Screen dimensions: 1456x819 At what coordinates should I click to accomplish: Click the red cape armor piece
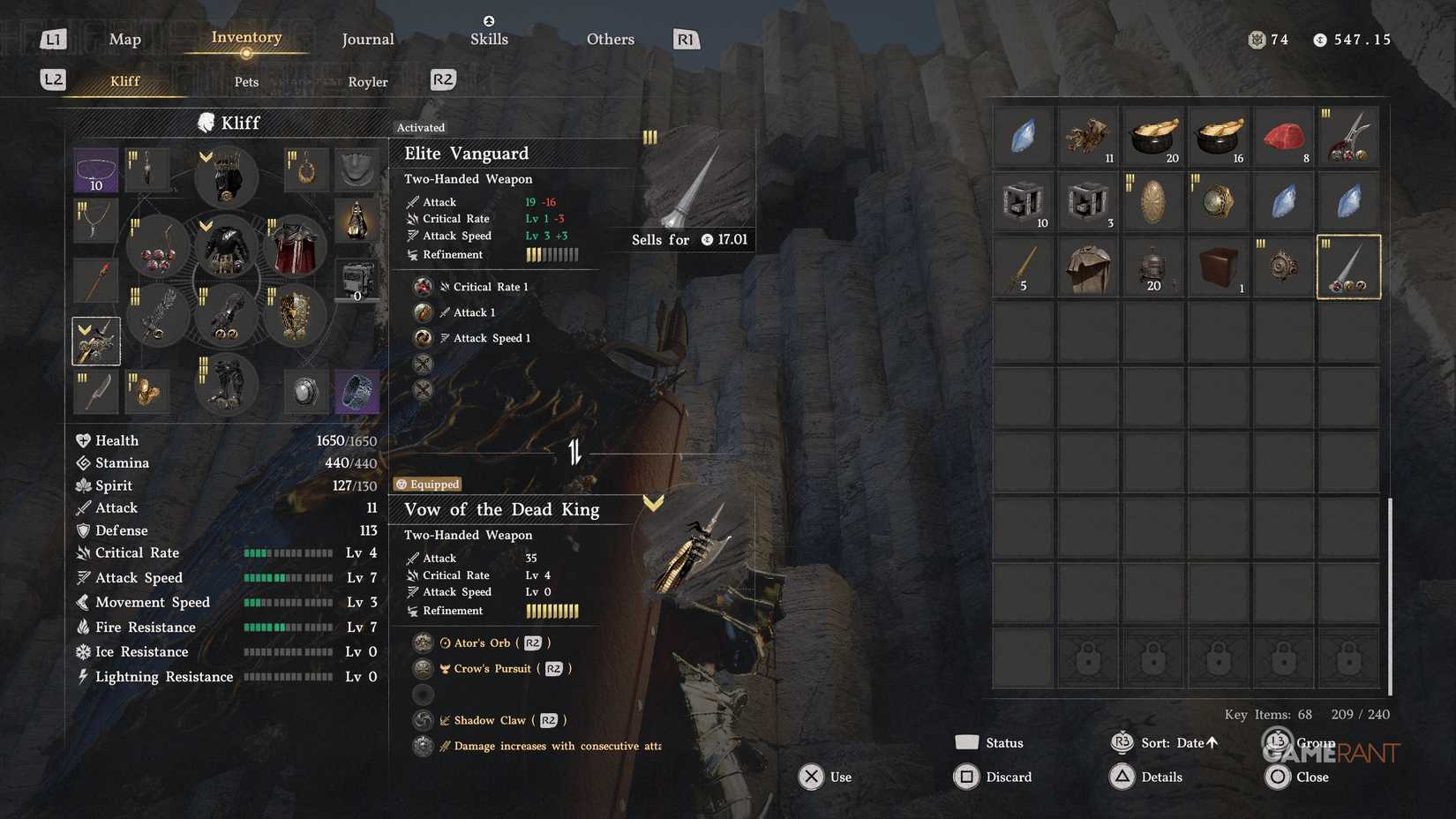pos(293,250)
